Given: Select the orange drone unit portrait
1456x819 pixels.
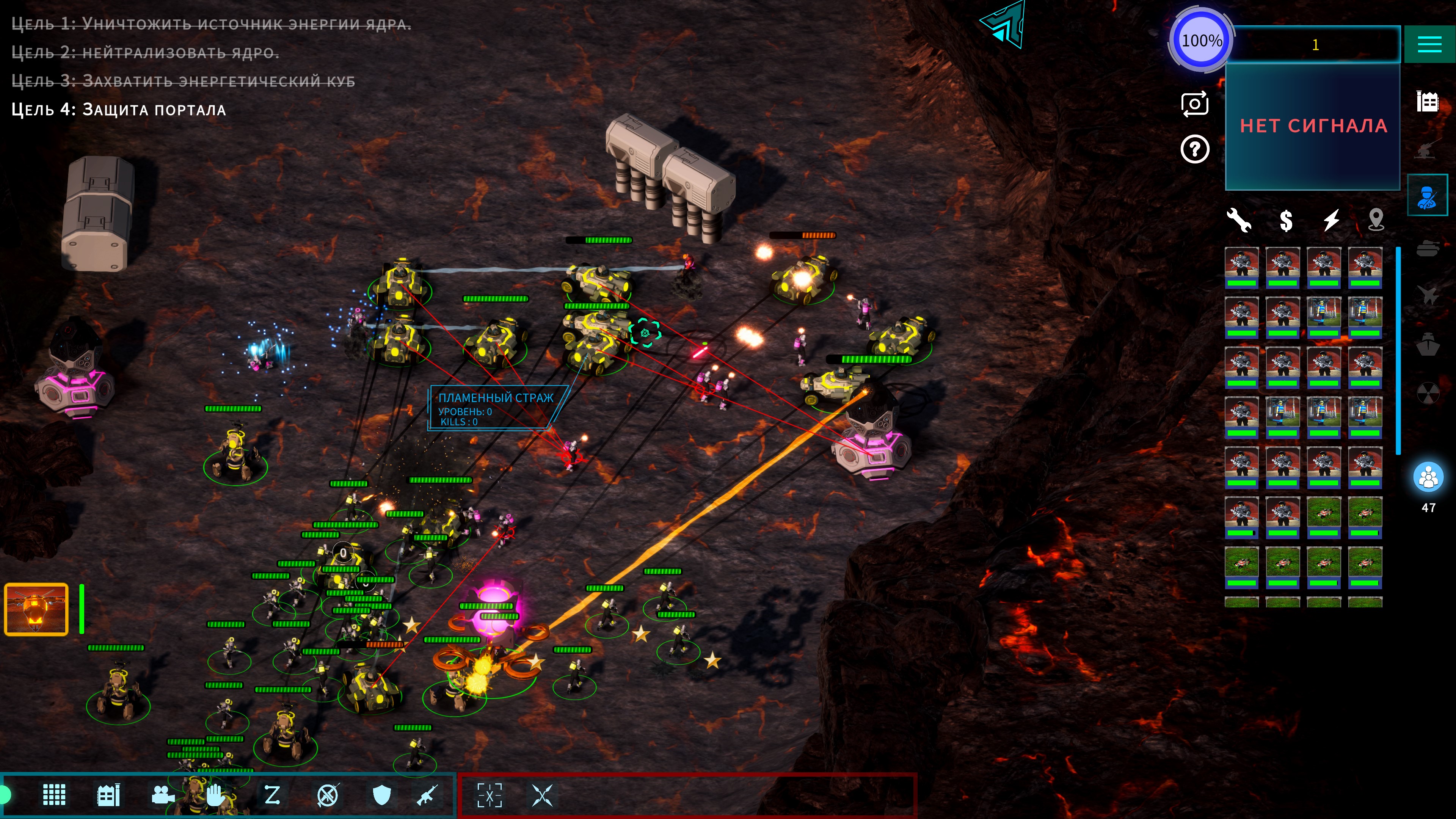Looking at the screenshot, I should [36, 609].
